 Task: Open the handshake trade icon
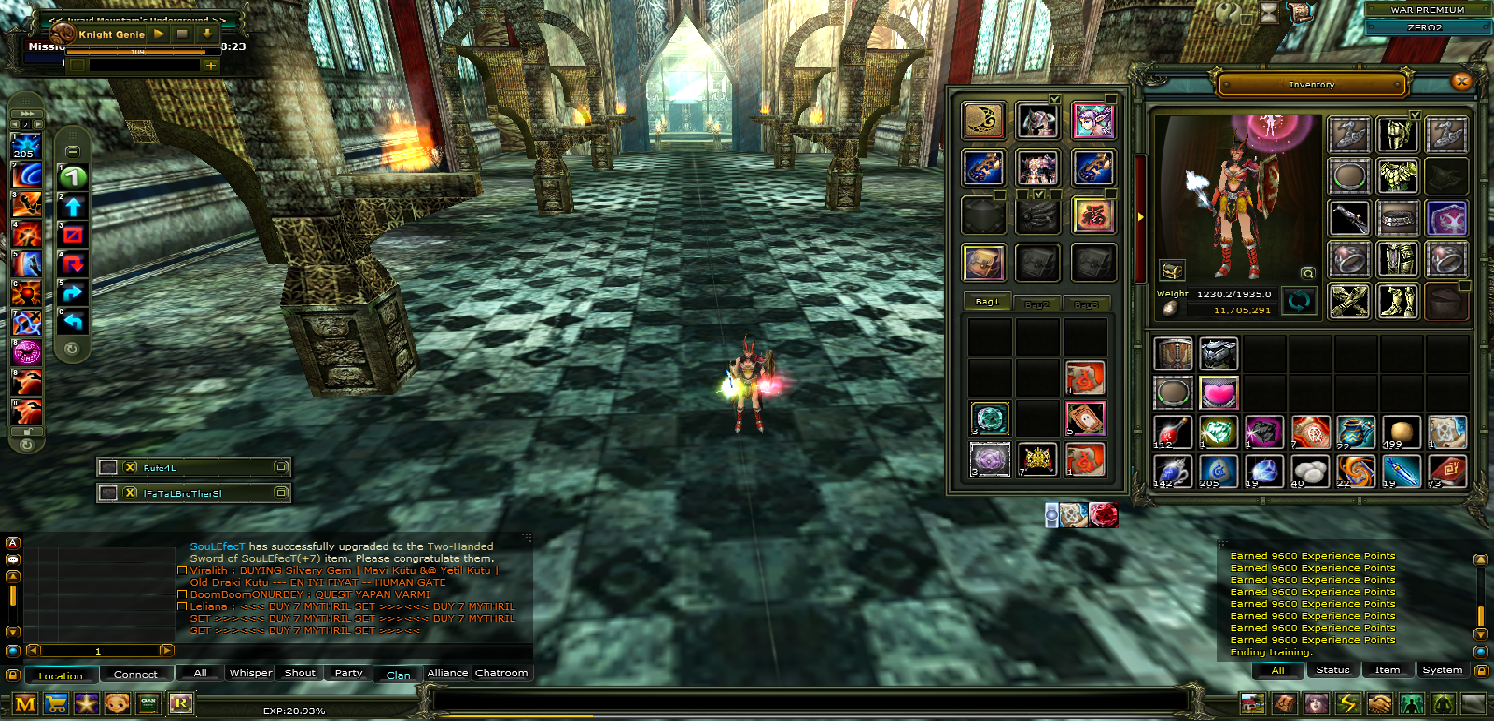(x=1381, y=703)
